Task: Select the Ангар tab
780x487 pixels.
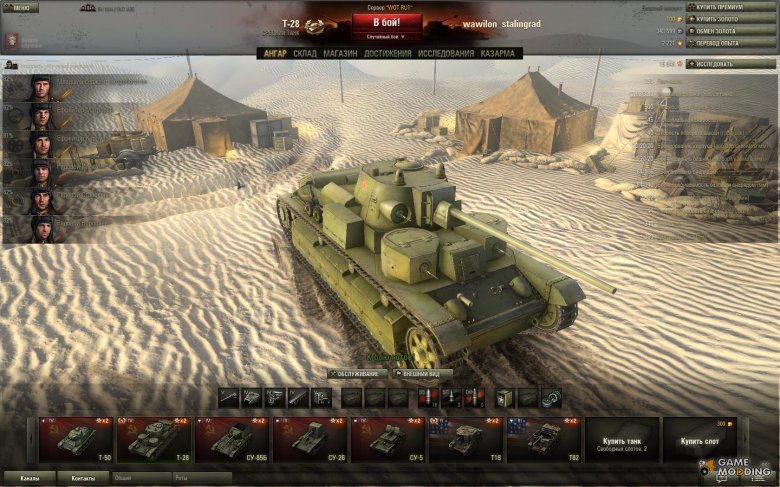Action: coord(273,54)
